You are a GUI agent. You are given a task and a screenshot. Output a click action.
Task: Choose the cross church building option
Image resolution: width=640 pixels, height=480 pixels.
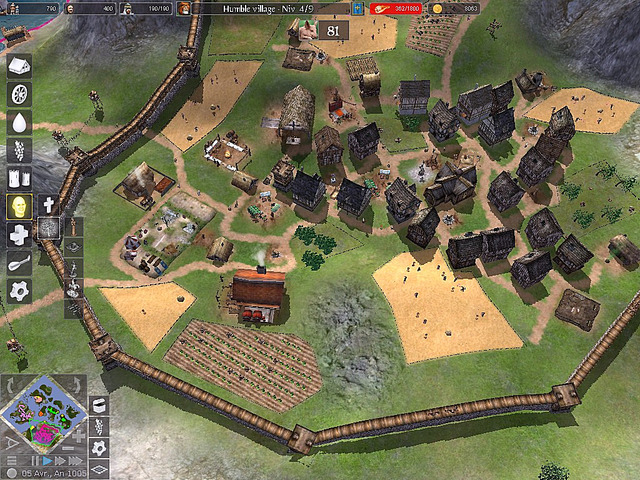tap(48, 205)
